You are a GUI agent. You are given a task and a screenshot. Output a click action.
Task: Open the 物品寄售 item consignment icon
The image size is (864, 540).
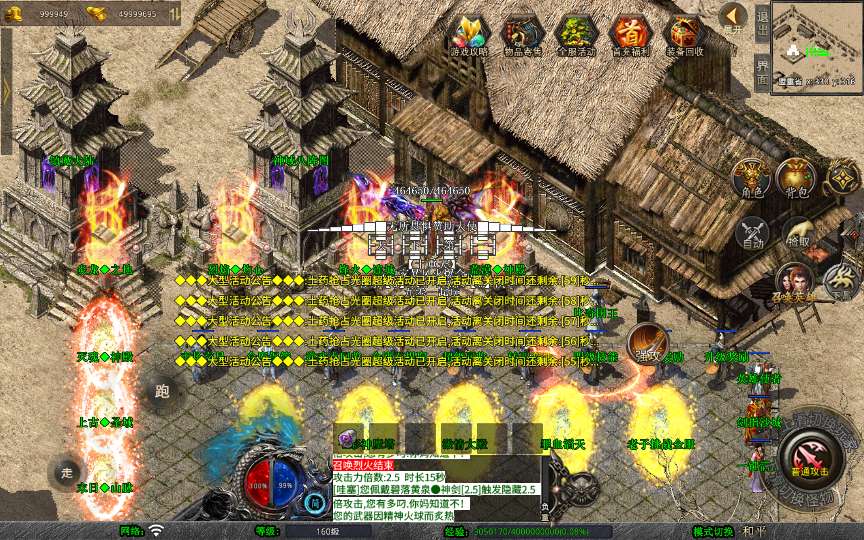521,34
